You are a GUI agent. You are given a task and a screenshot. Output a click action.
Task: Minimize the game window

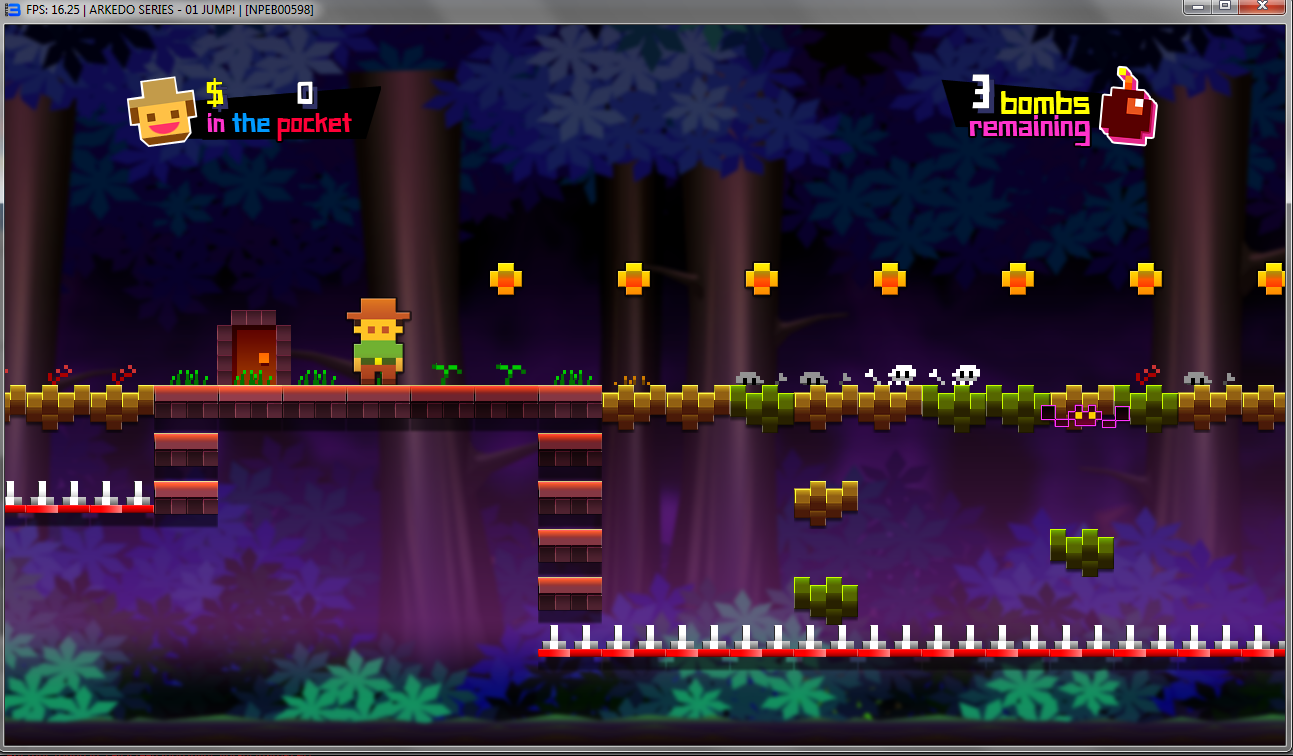pos(1199,7)
